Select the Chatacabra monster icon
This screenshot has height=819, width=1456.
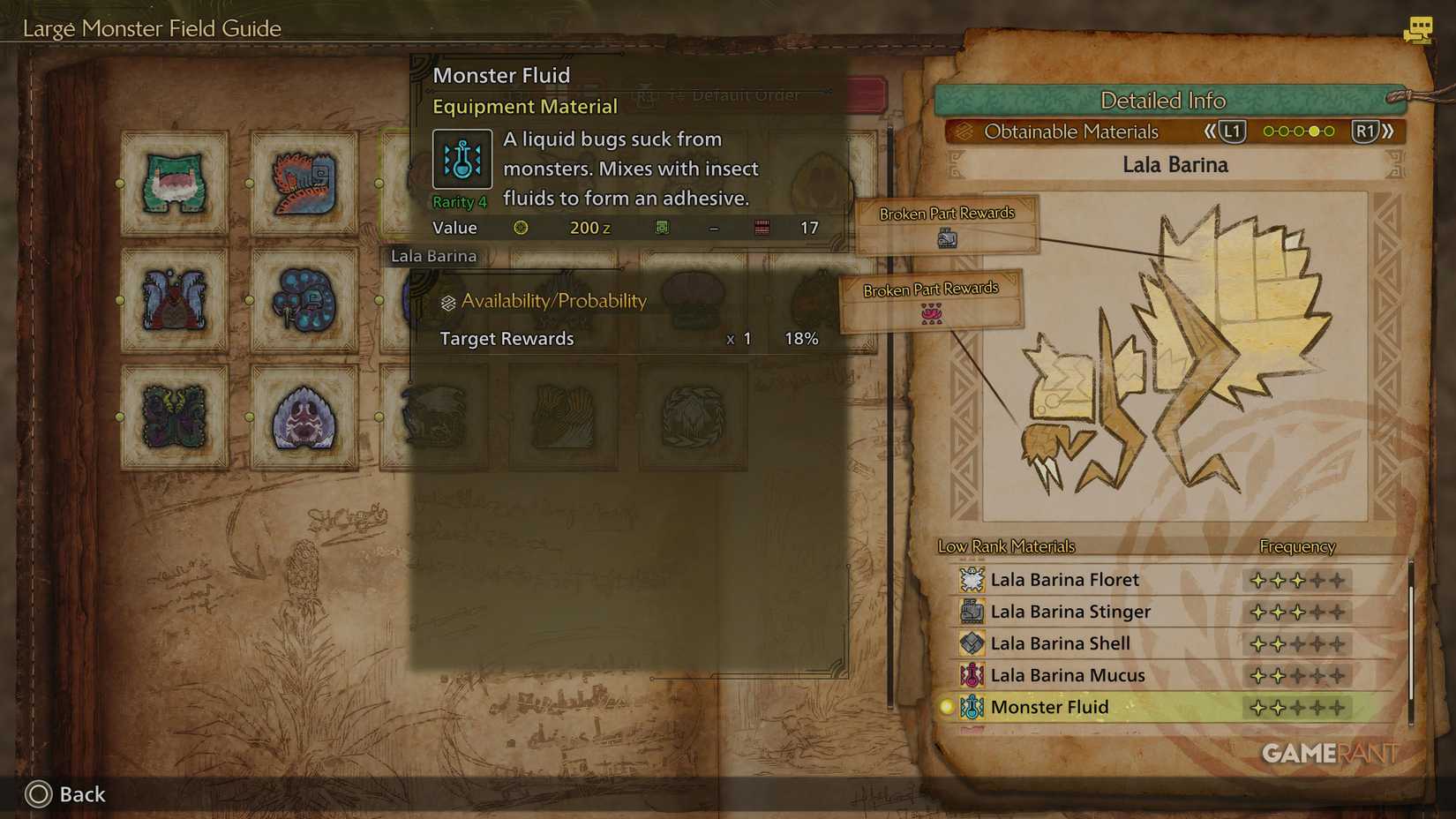pyautogui.click(x=172, y=183)
